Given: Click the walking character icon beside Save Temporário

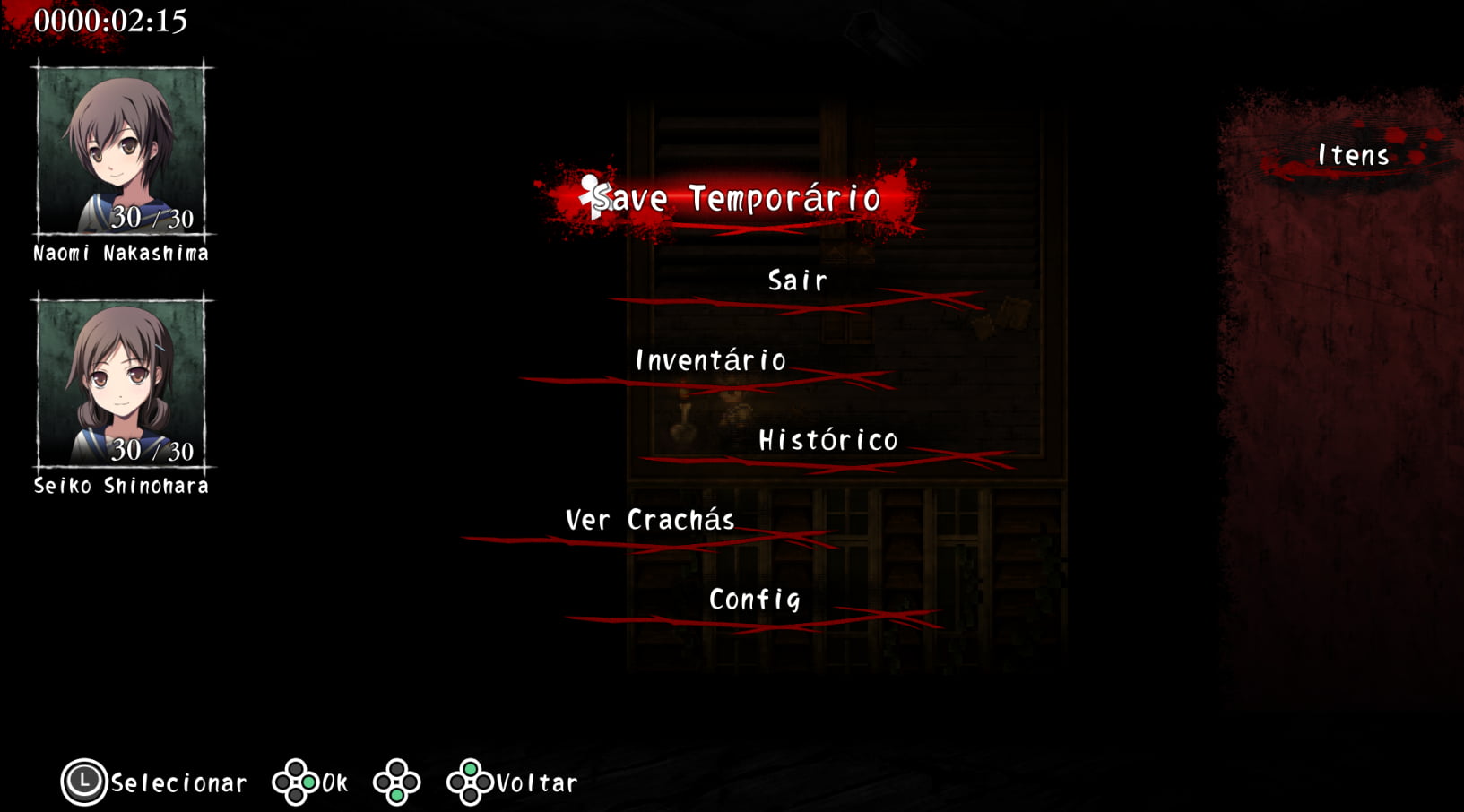Looking at the screenshot, I should coord(591,198).
